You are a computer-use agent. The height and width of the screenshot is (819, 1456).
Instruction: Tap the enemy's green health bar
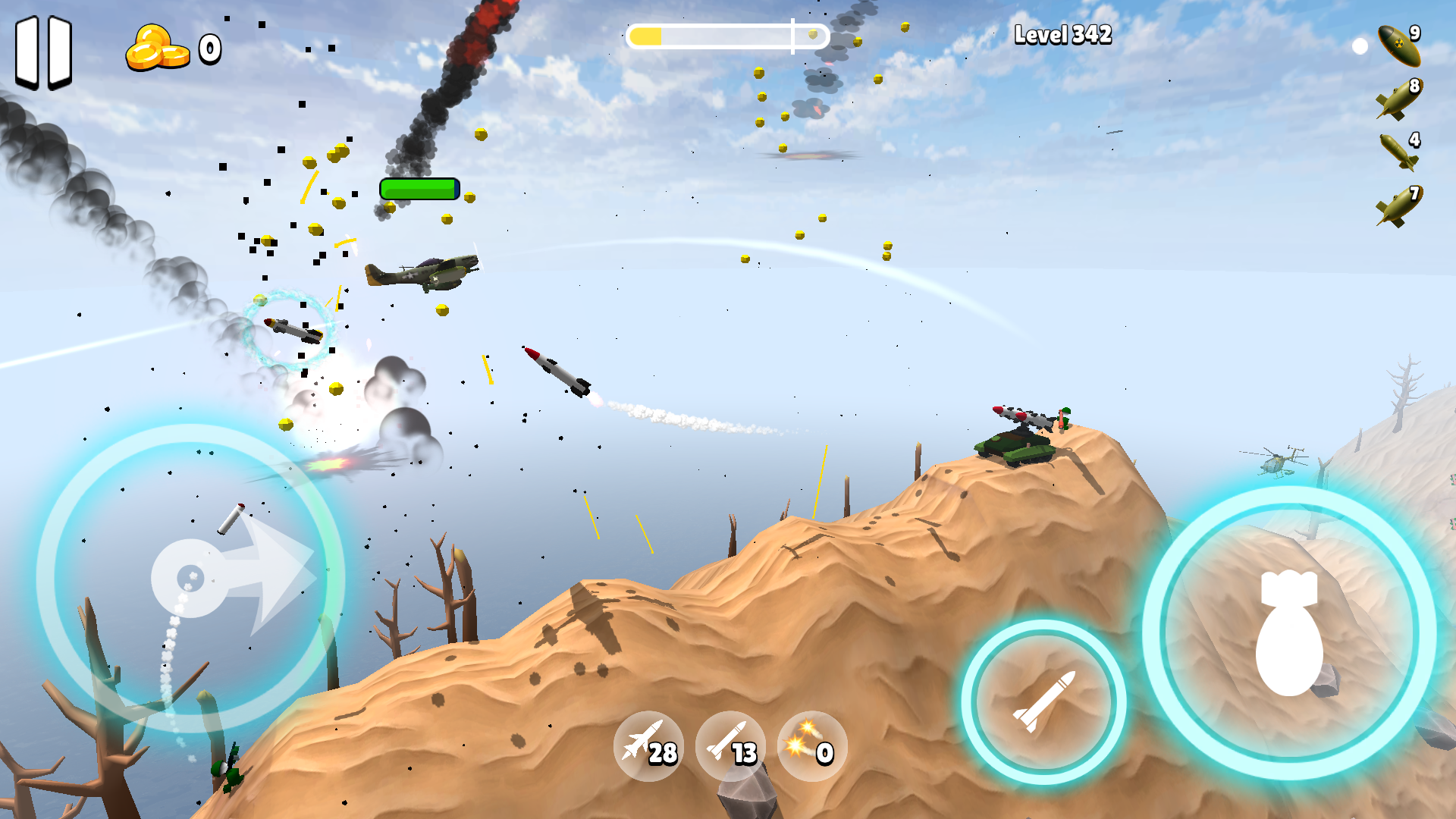click(419, 190)
